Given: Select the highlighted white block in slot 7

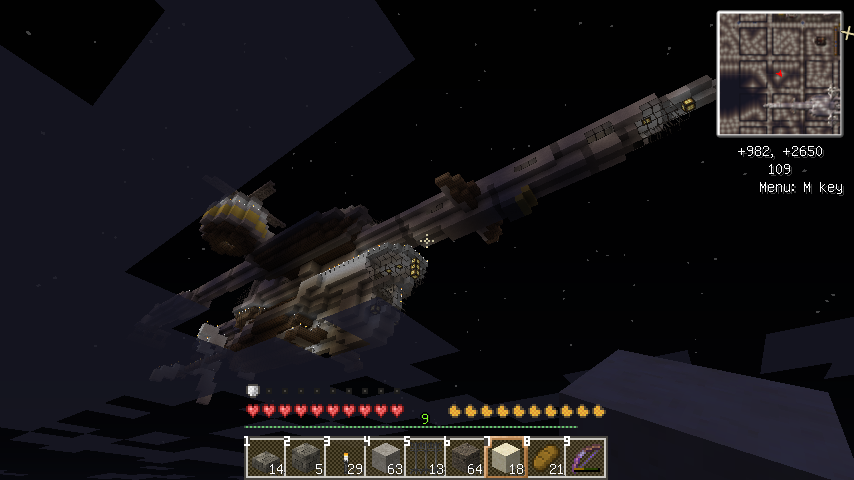Looking at the screenshot, I should pos(505,458).
